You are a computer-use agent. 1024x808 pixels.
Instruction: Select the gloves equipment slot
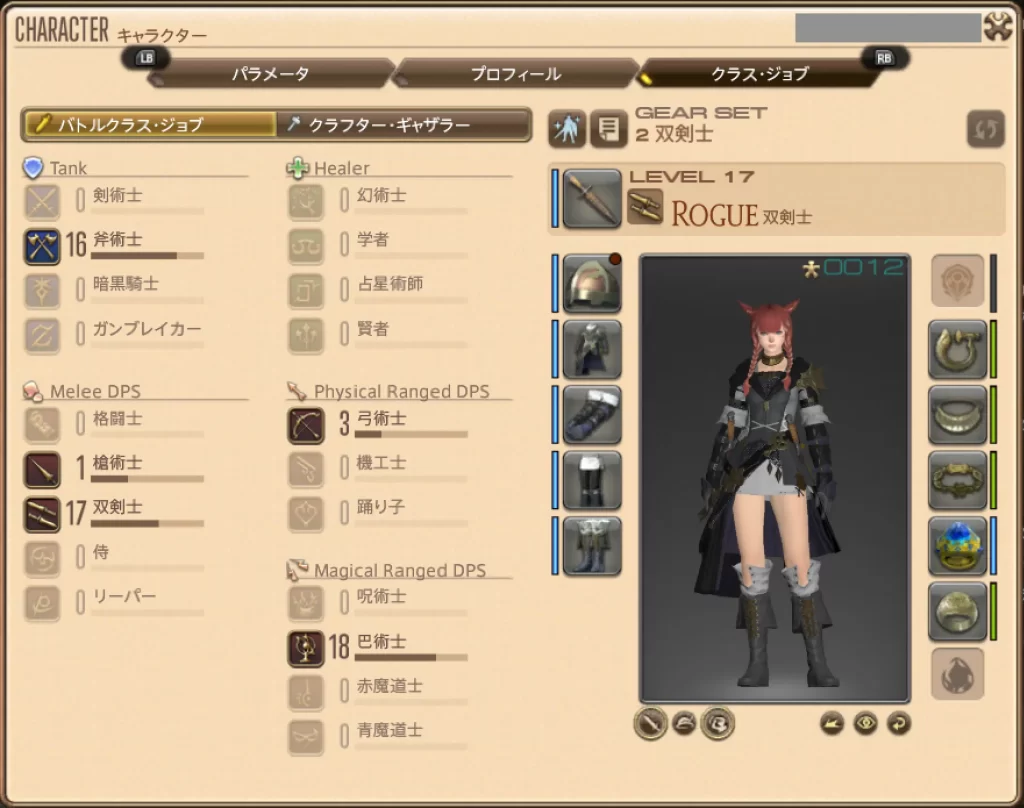click(592, 415)
